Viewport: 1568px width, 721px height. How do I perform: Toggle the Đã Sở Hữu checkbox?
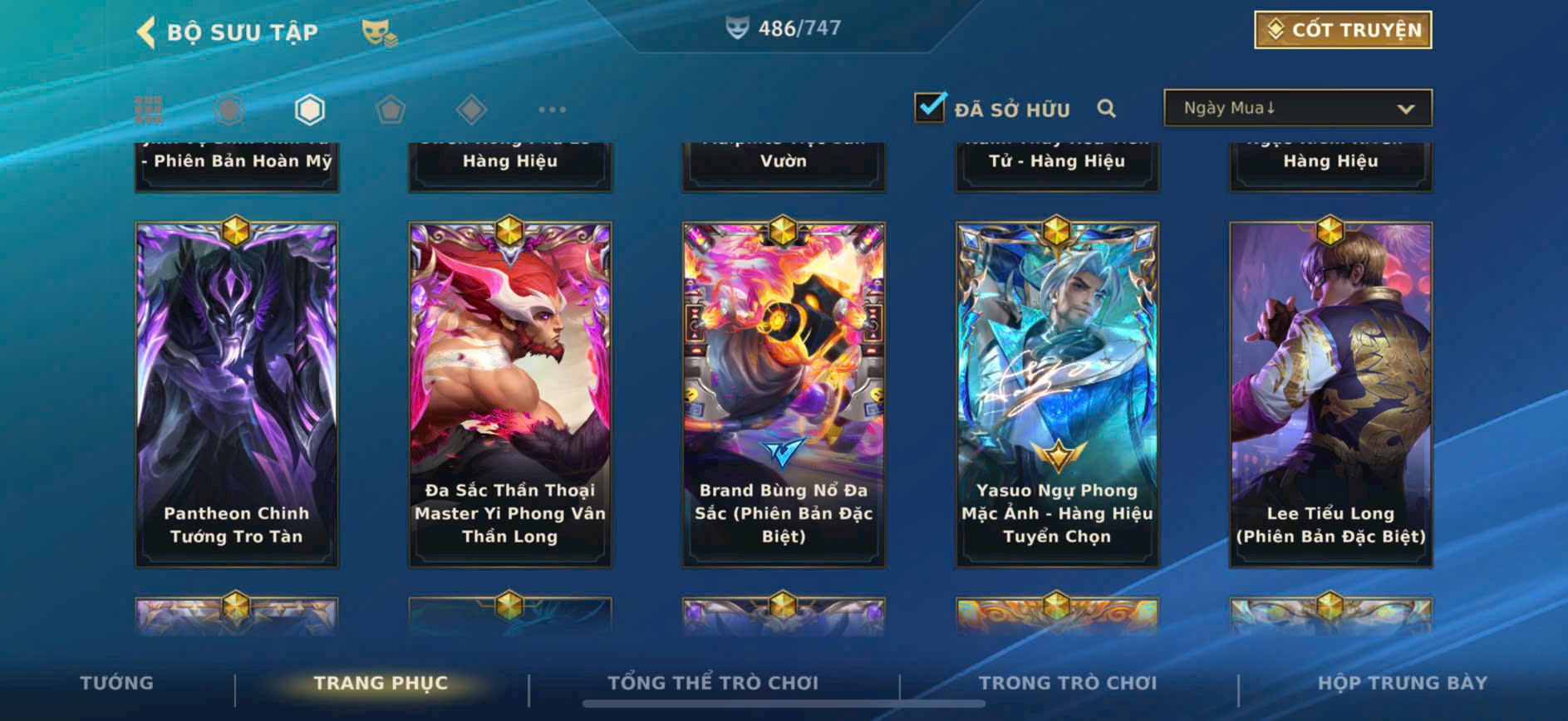[x=930, y=108]
